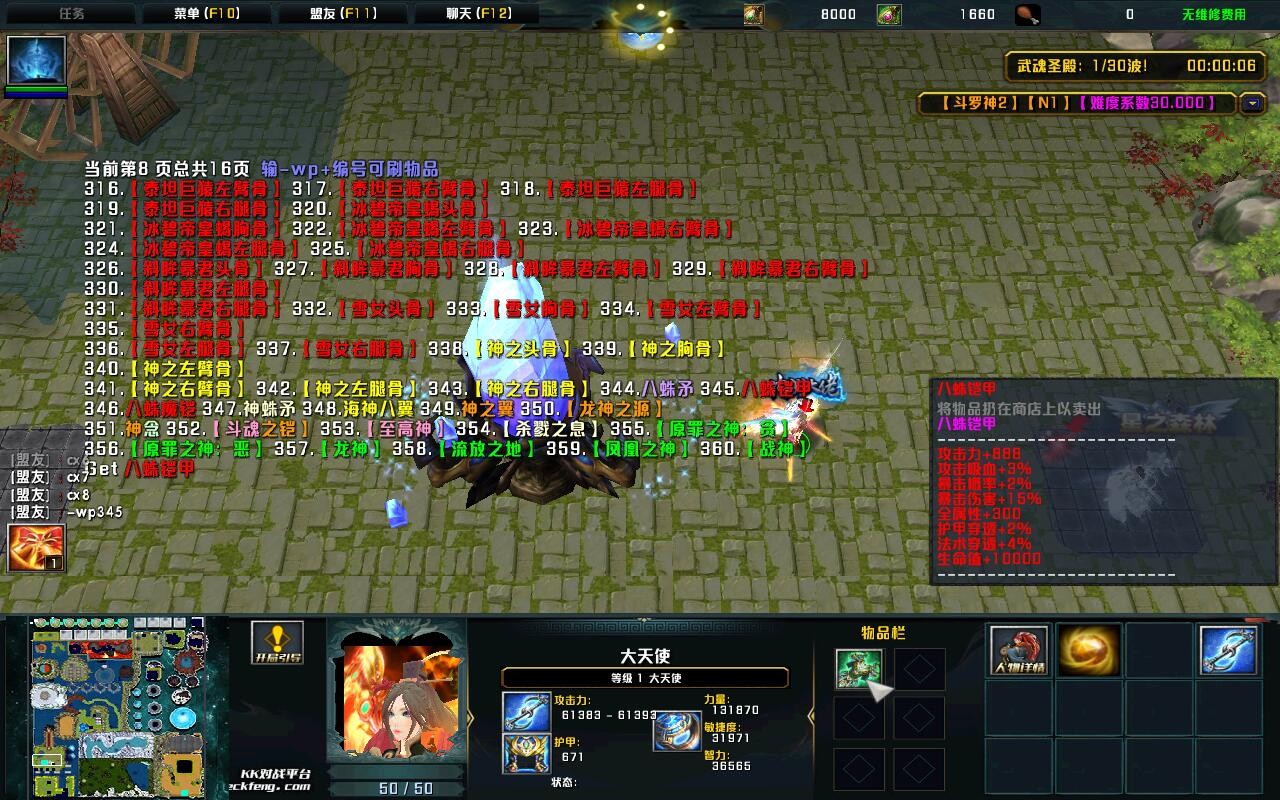Activate the golden orb ability

[x=1089, y=650]
